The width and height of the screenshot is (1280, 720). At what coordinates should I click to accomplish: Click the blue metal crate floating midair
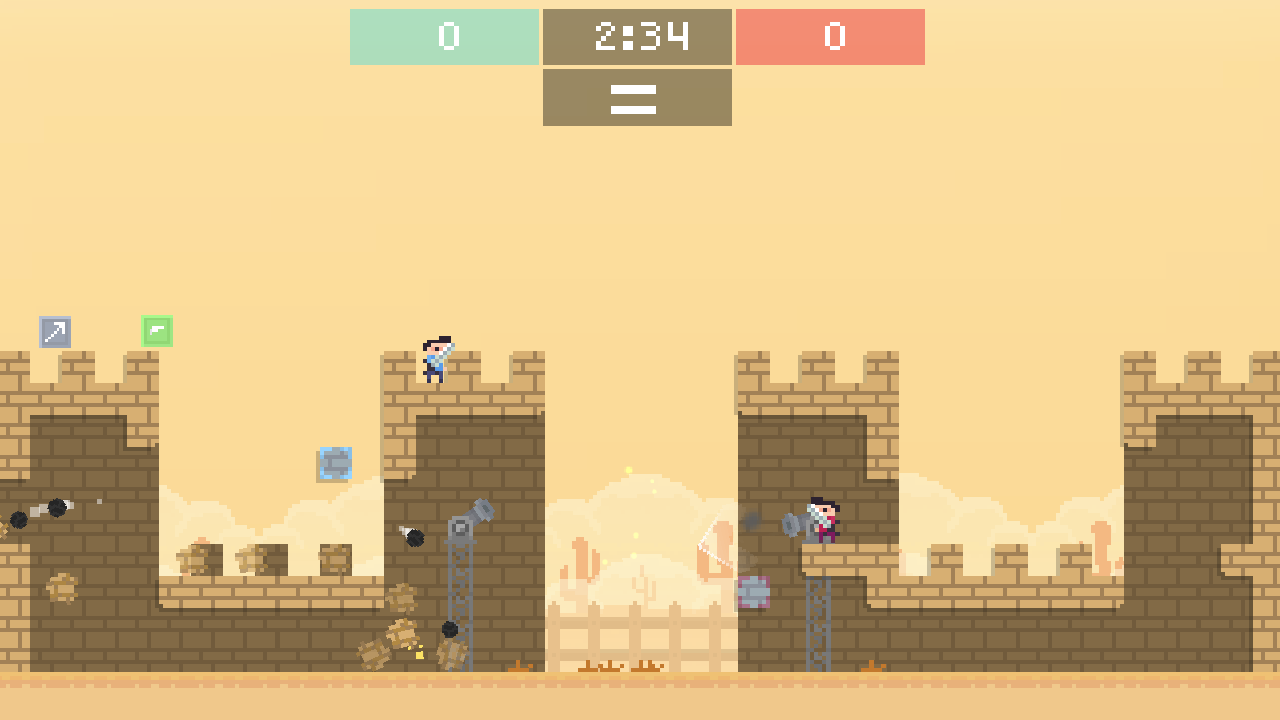(333, 463)
